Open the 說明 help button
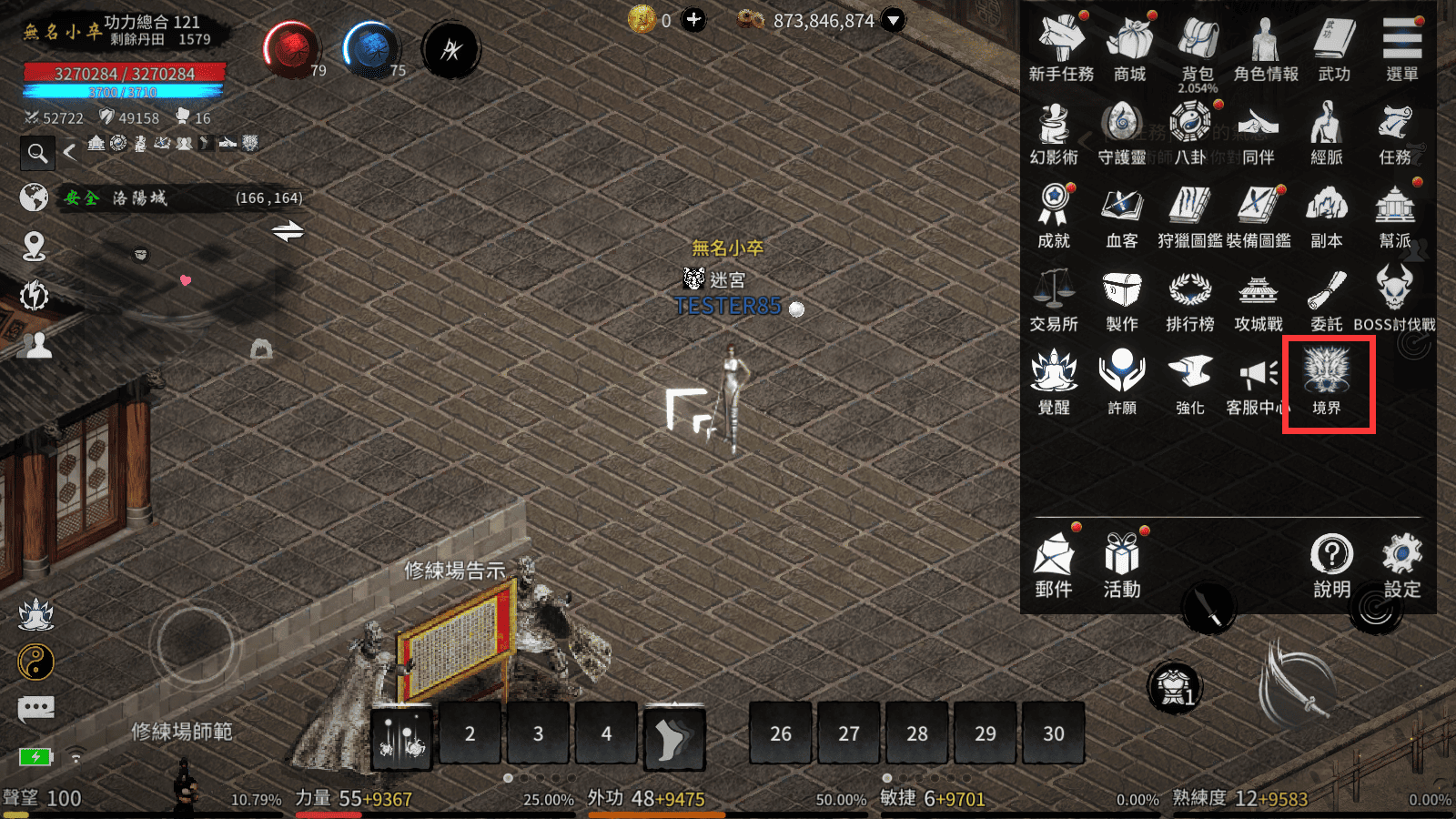1456x819 pixels. point(1331,562)
